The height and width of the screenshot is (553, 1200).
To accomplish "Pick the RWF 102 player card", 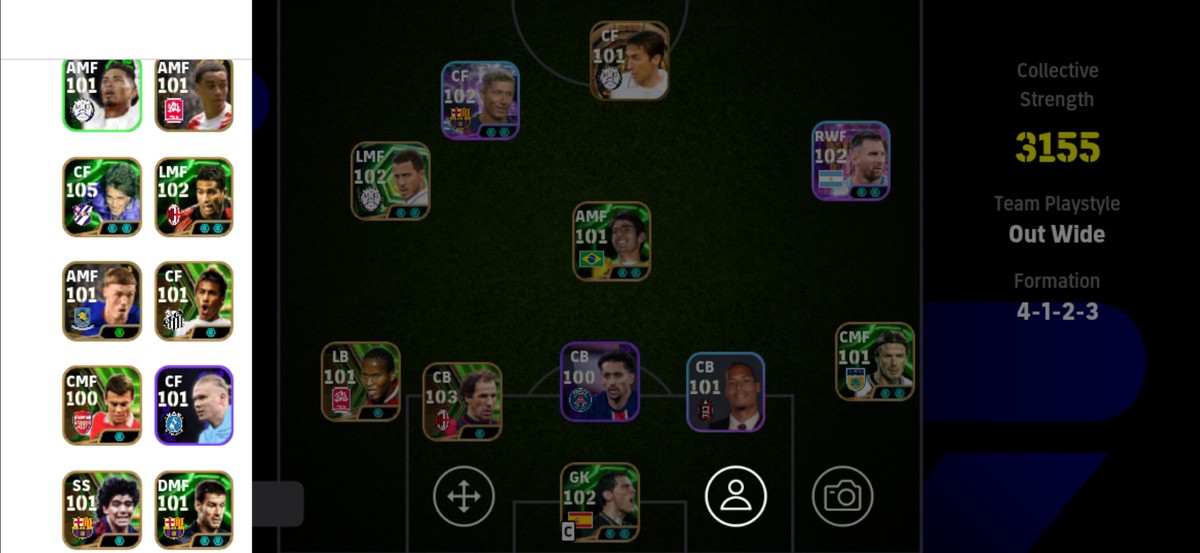I will pyautogui.click(x=851, y=161).
